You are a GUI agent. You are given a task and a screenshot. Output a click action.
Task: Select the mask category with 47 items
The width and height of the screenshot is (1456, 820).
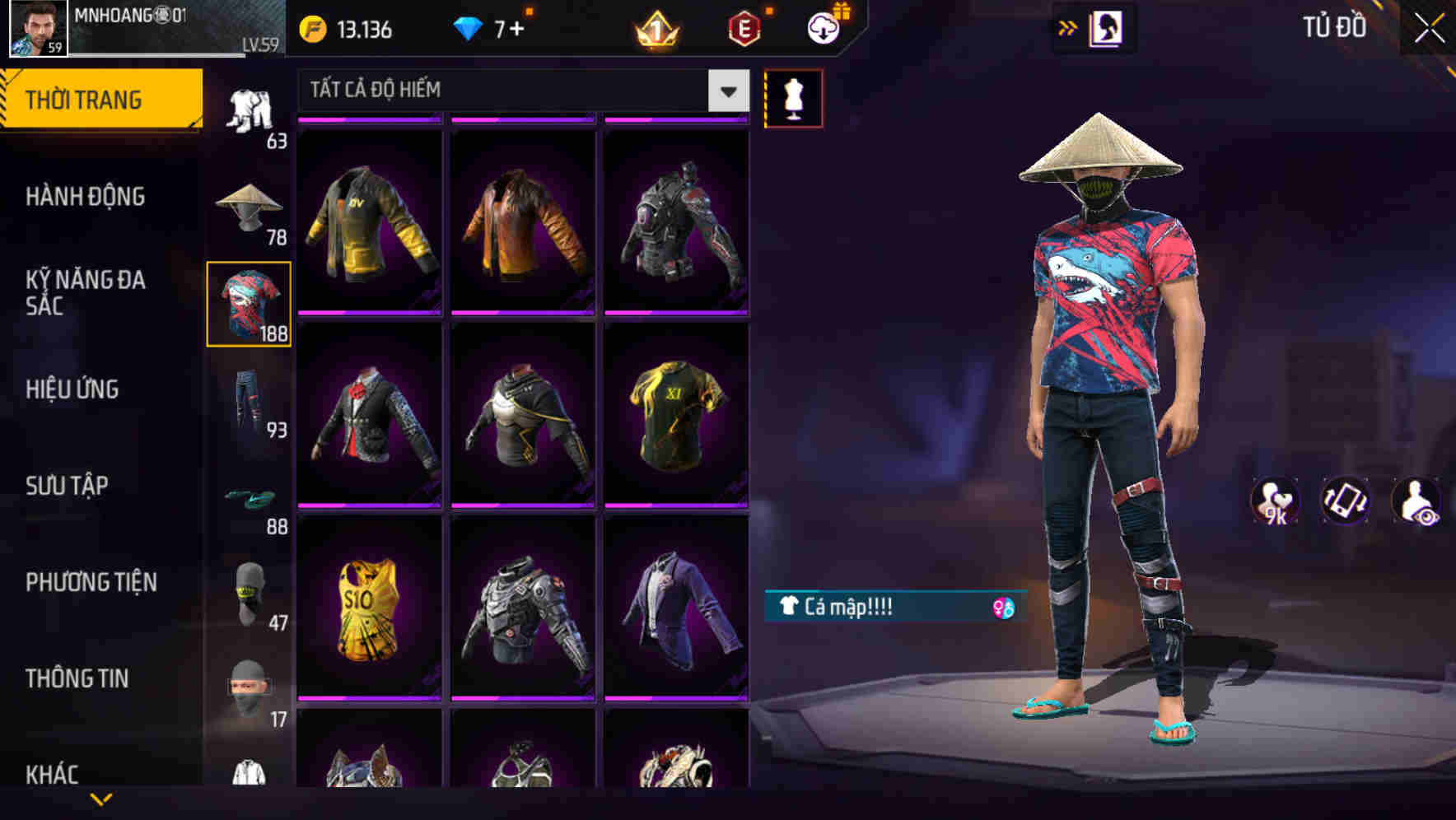coord(250,591)
